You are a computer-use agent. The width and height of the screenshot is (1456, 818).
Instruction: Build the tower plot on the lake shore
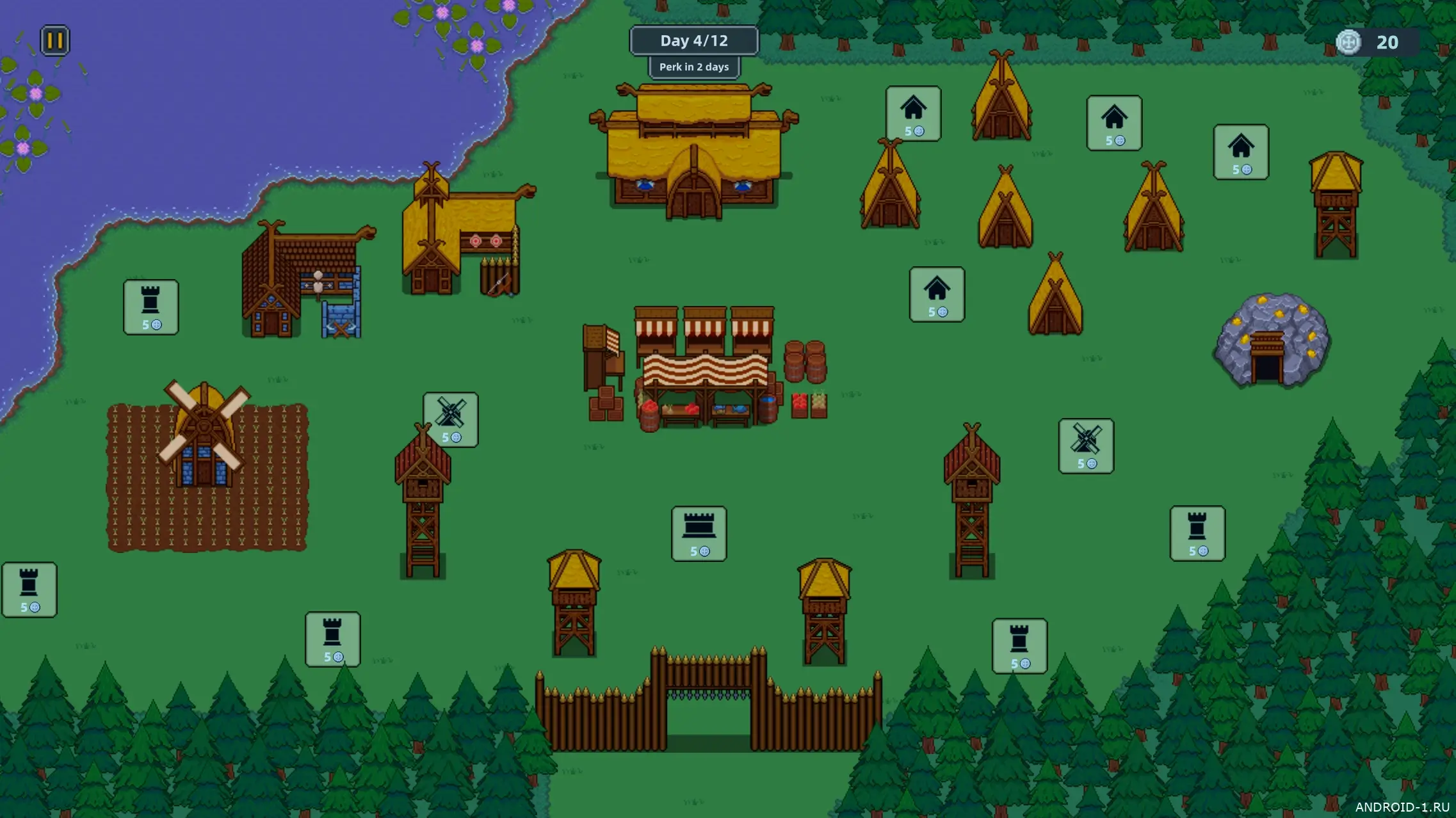tap(150, 307)
